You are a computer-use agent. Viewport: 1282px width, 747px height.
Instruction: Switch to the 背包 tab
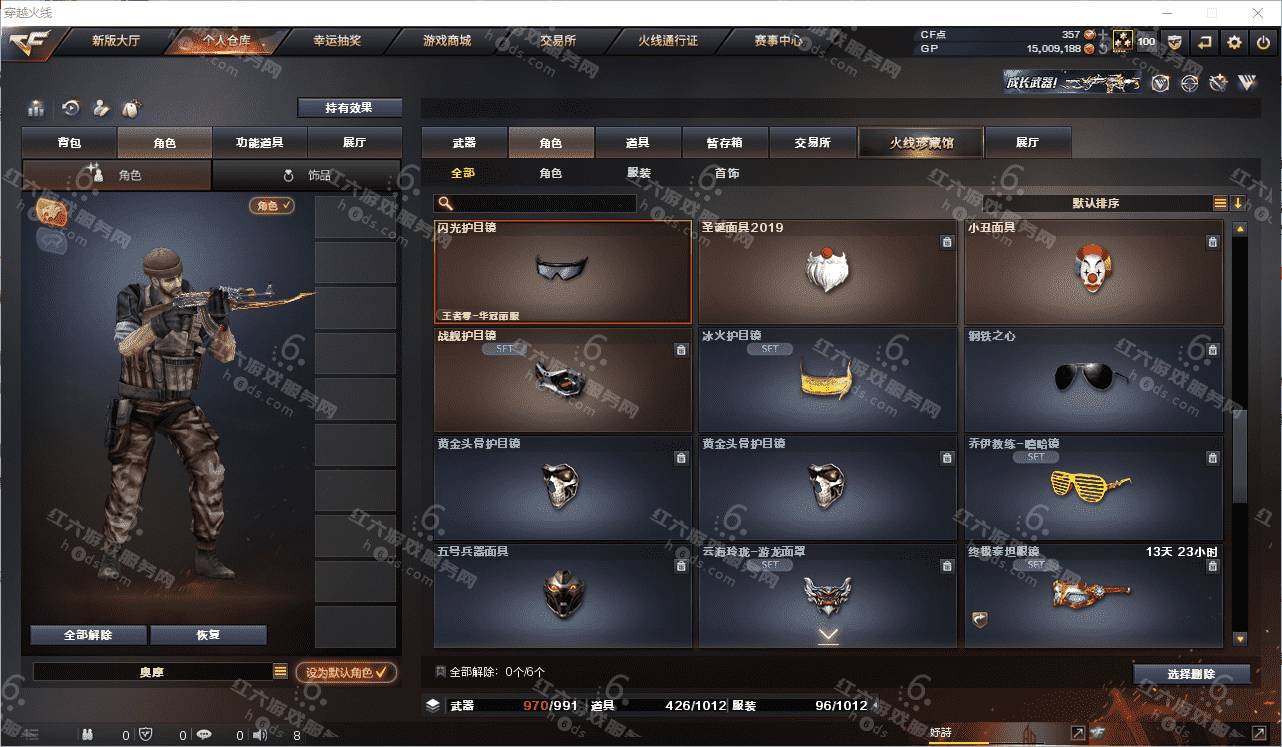(x=70, y=143)
